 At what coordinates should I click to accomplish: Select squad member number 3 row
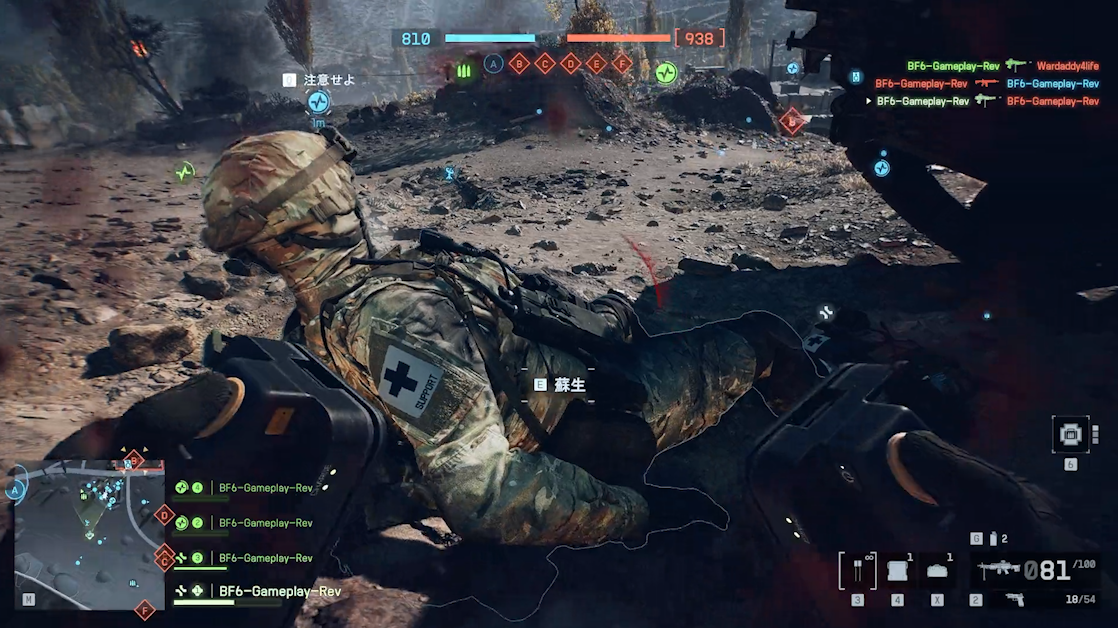pyautogui.click(x=245, y=558)
